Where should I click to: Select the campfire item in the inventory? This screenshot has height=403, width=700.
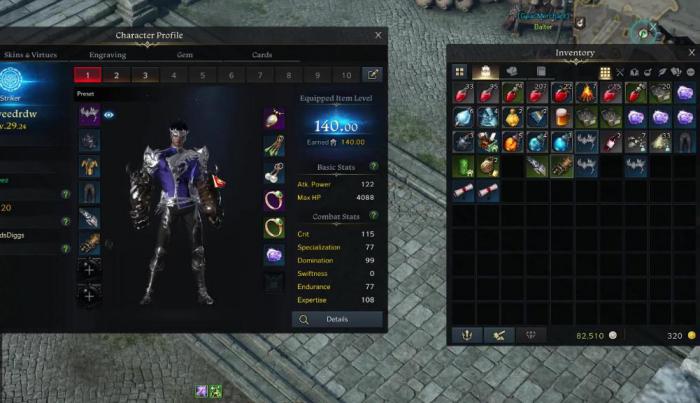click(x=586, y=93)
